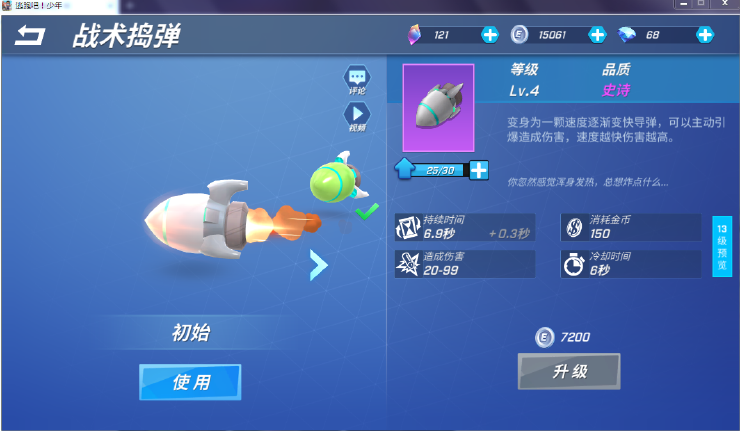Add more coins with plus button

[x=597, y=35]
